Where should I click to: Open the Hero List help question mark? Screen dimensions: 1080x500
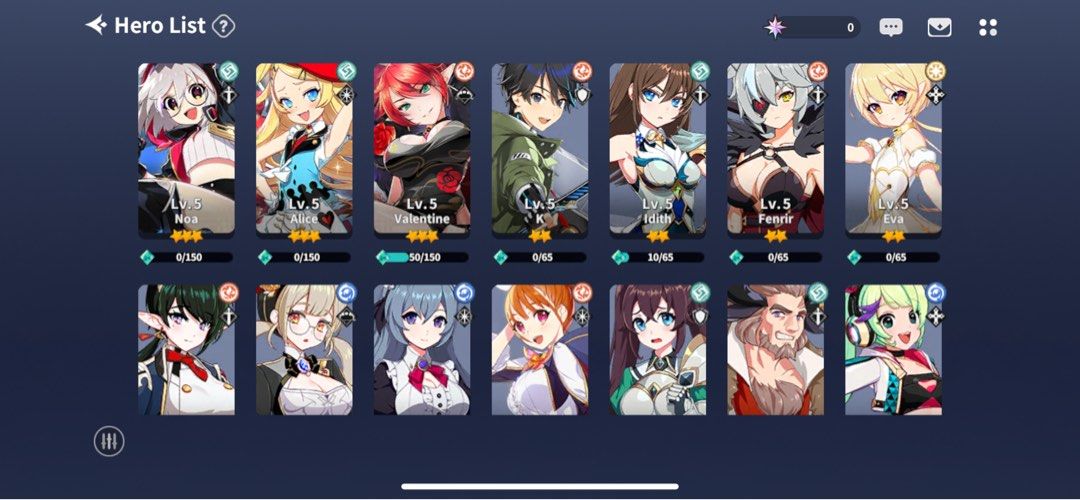(x=224, y=26)
